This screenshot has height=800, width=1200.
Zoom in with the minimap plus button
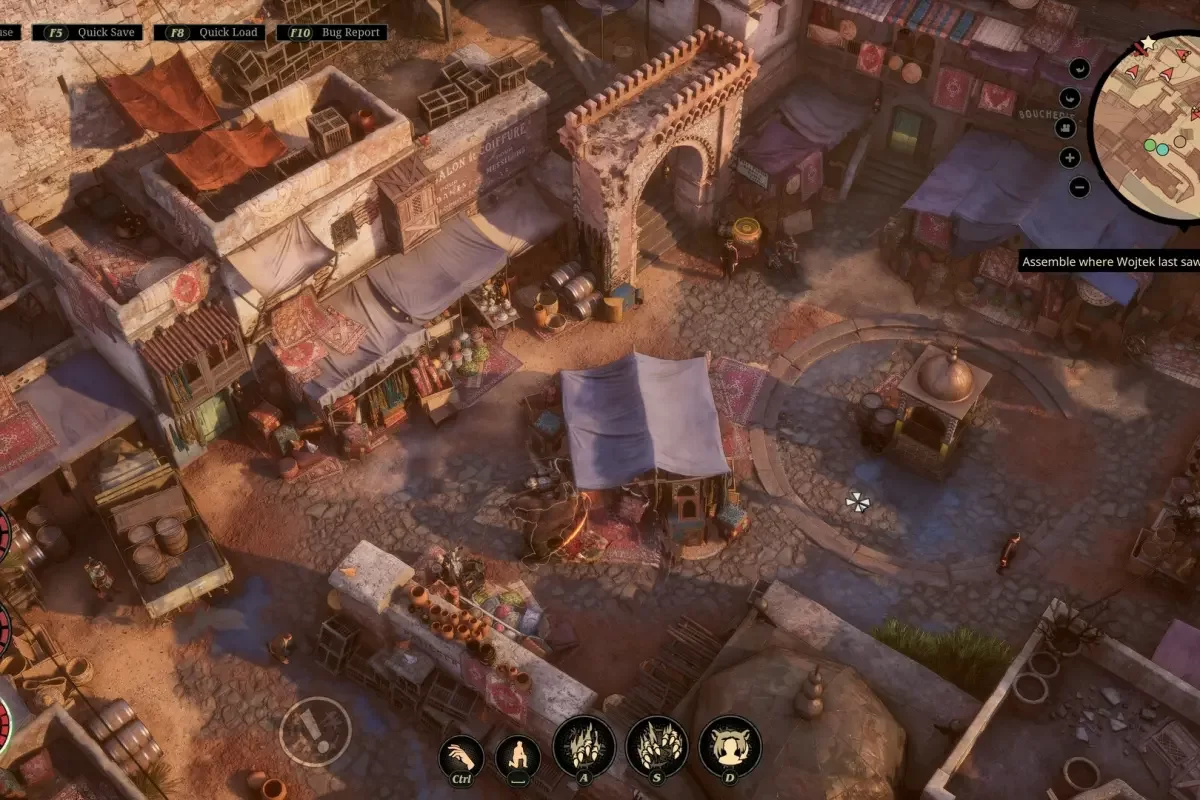pyautogui.click(x=1070, y=157)
